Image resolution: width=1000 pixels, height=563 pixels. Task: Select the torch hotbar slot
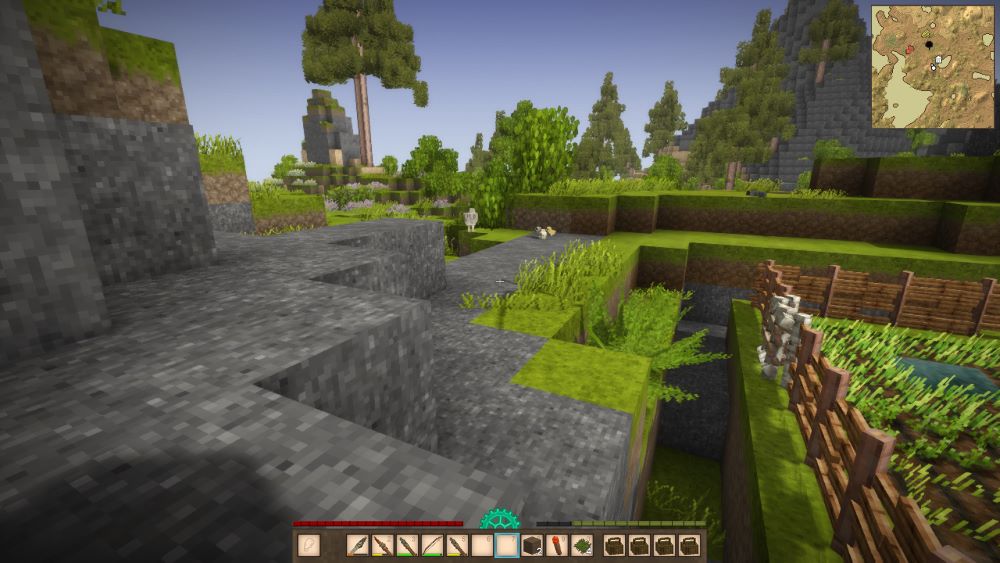pyautogui.click(x=557, y=546)
